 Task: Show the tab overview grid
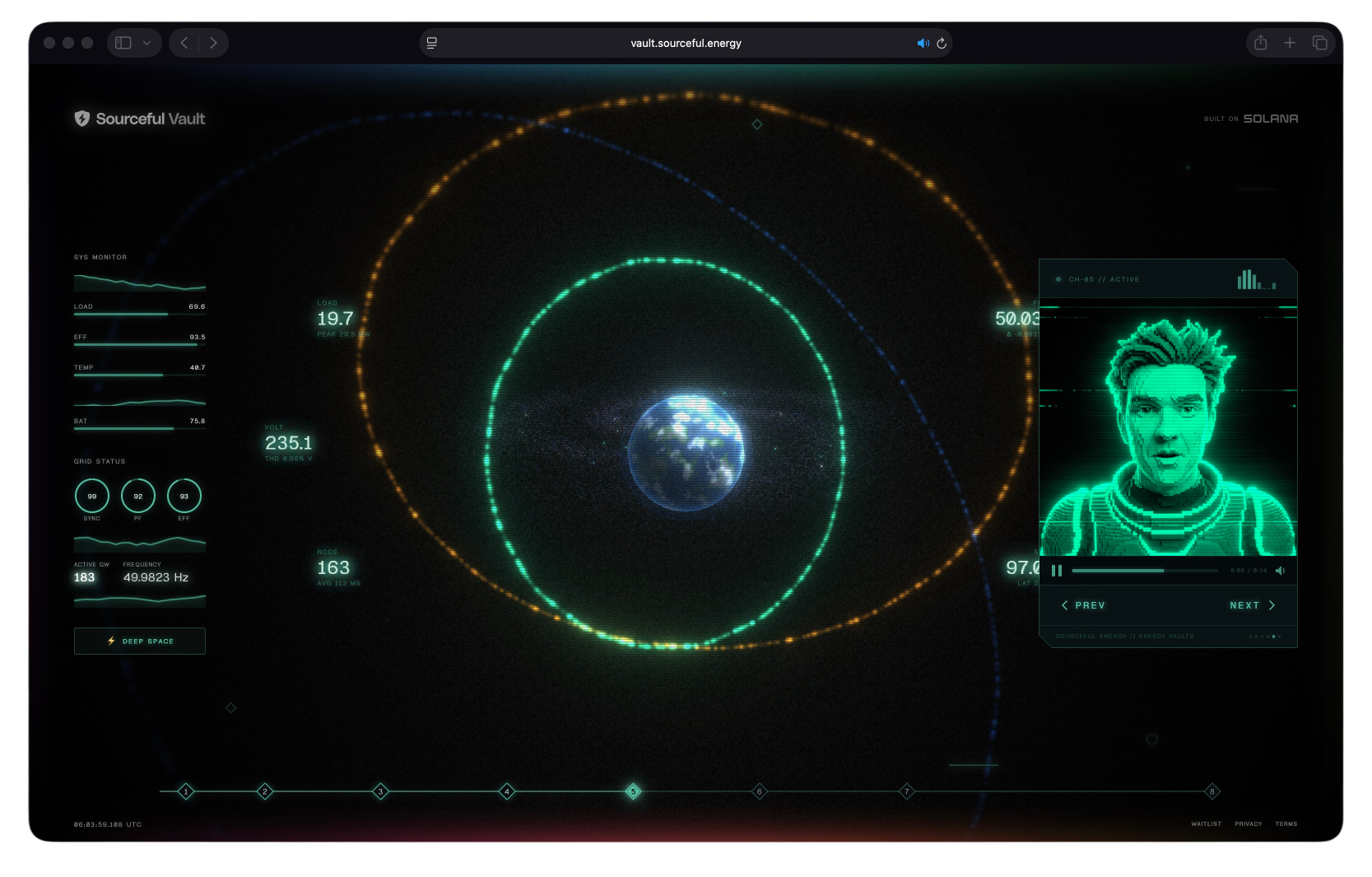coord(1320,43)
